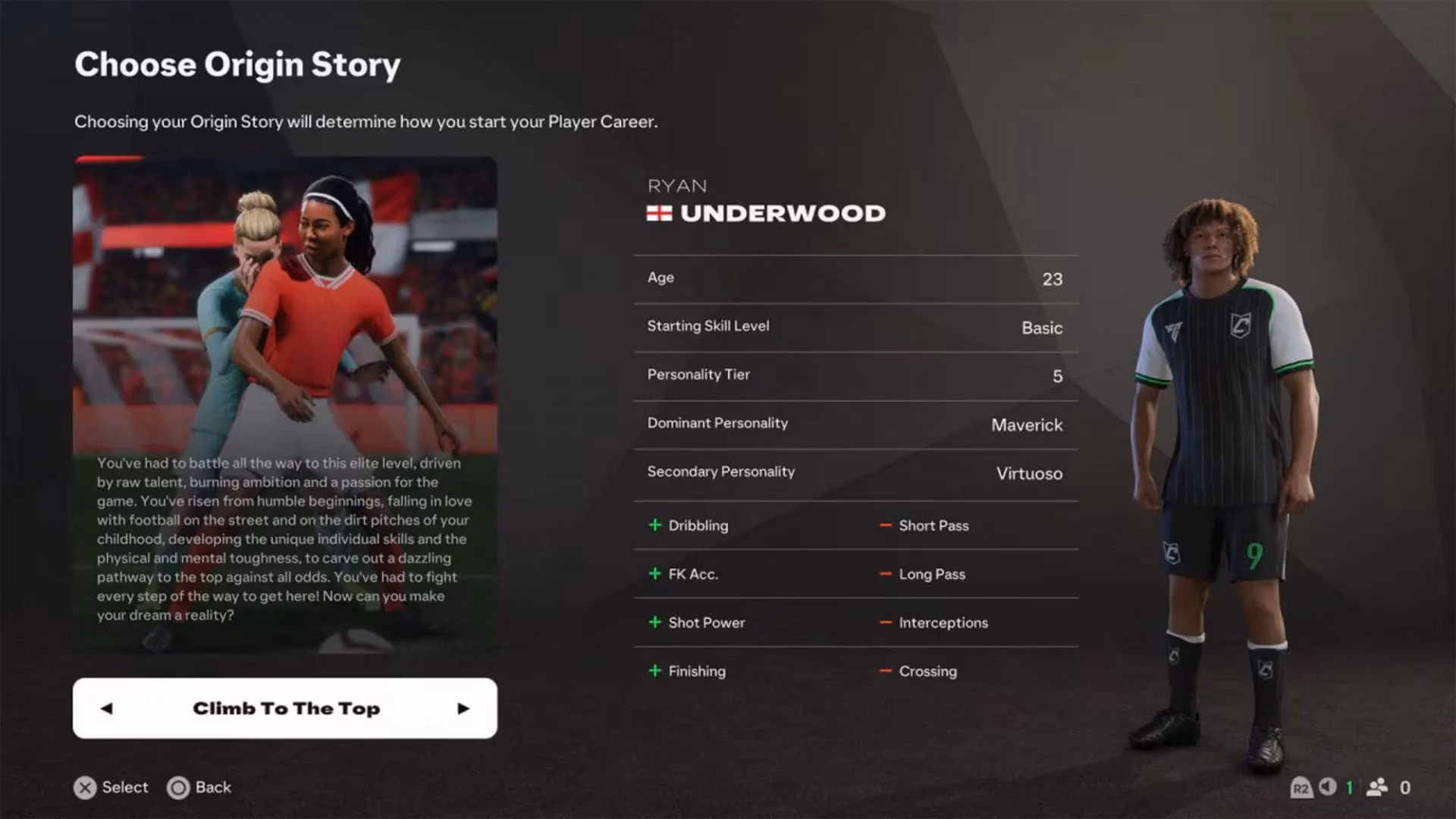Click the plus icon beside FK Acc.
Image resolution: width=1456 pixels, height=819 pixels.
coord(654,574)
